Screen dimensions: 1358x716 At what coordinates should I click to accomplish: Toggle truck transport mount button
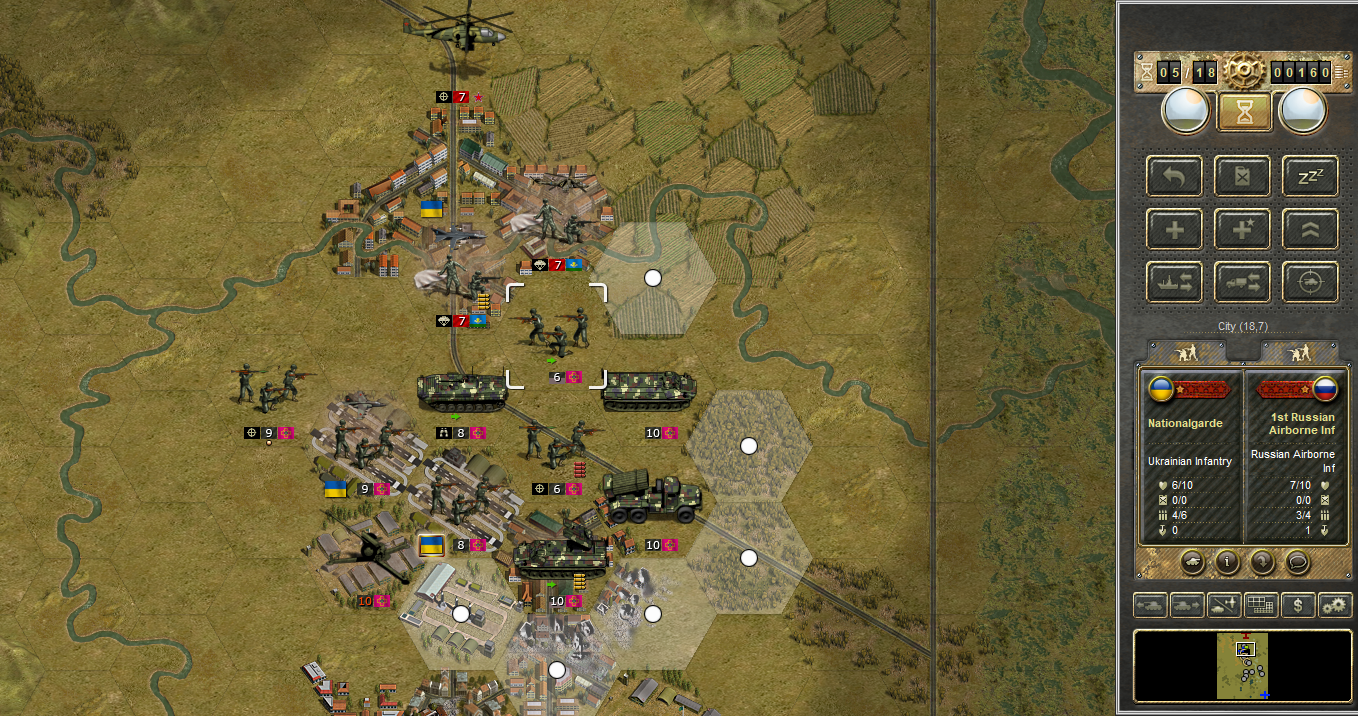pos(1243,283)
